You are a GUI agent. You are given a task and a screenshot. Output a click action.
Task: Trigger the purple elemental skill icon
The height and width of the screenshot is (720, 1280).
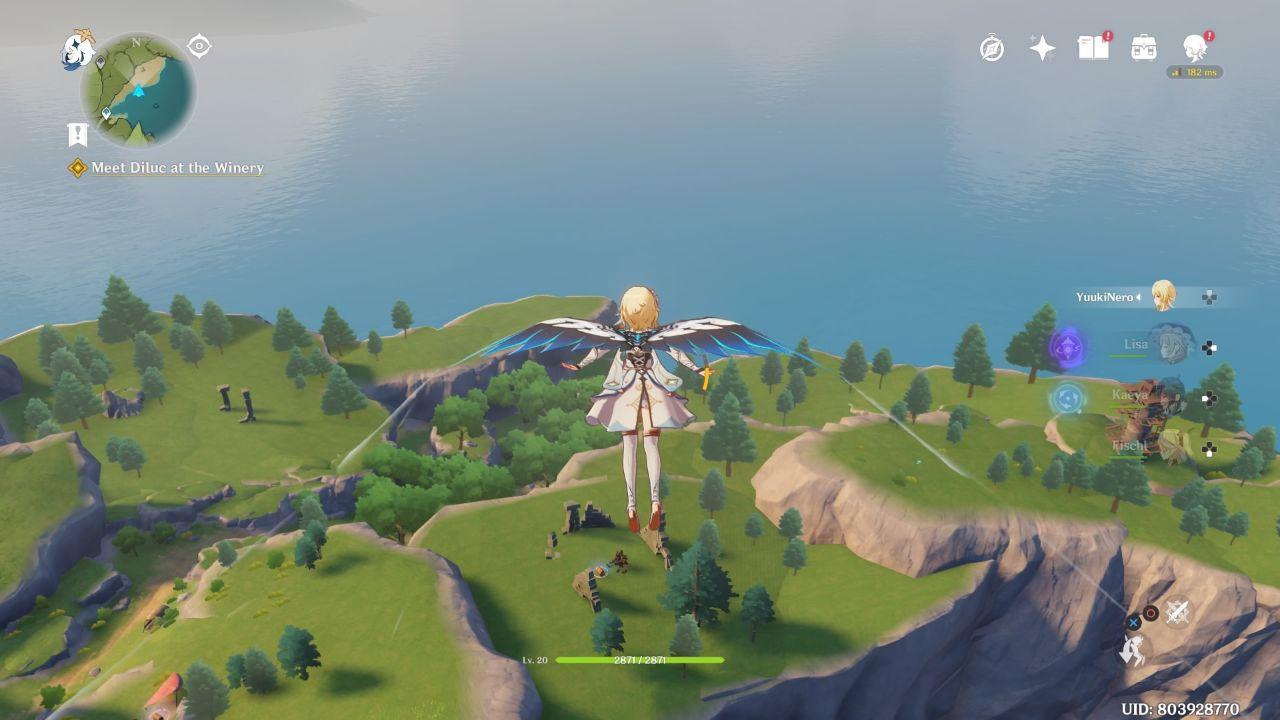click(x=1068, y=348)
